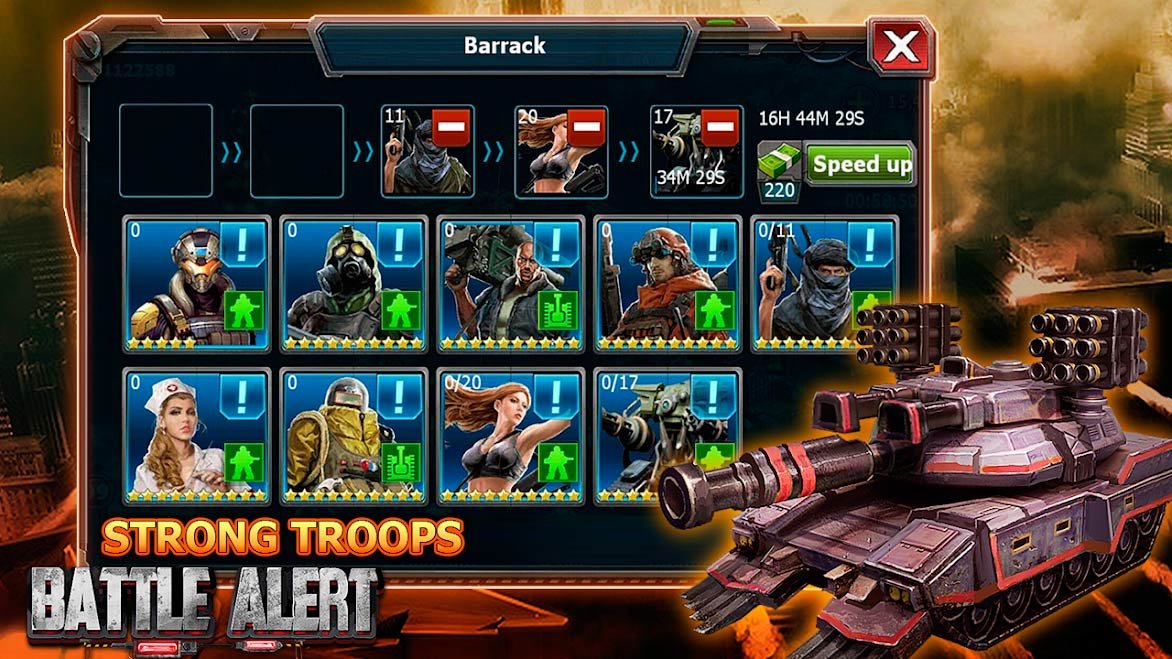The image size is (1172, 659).
Task: Cancel the queued female soldier unit
Action: [586, 128]
